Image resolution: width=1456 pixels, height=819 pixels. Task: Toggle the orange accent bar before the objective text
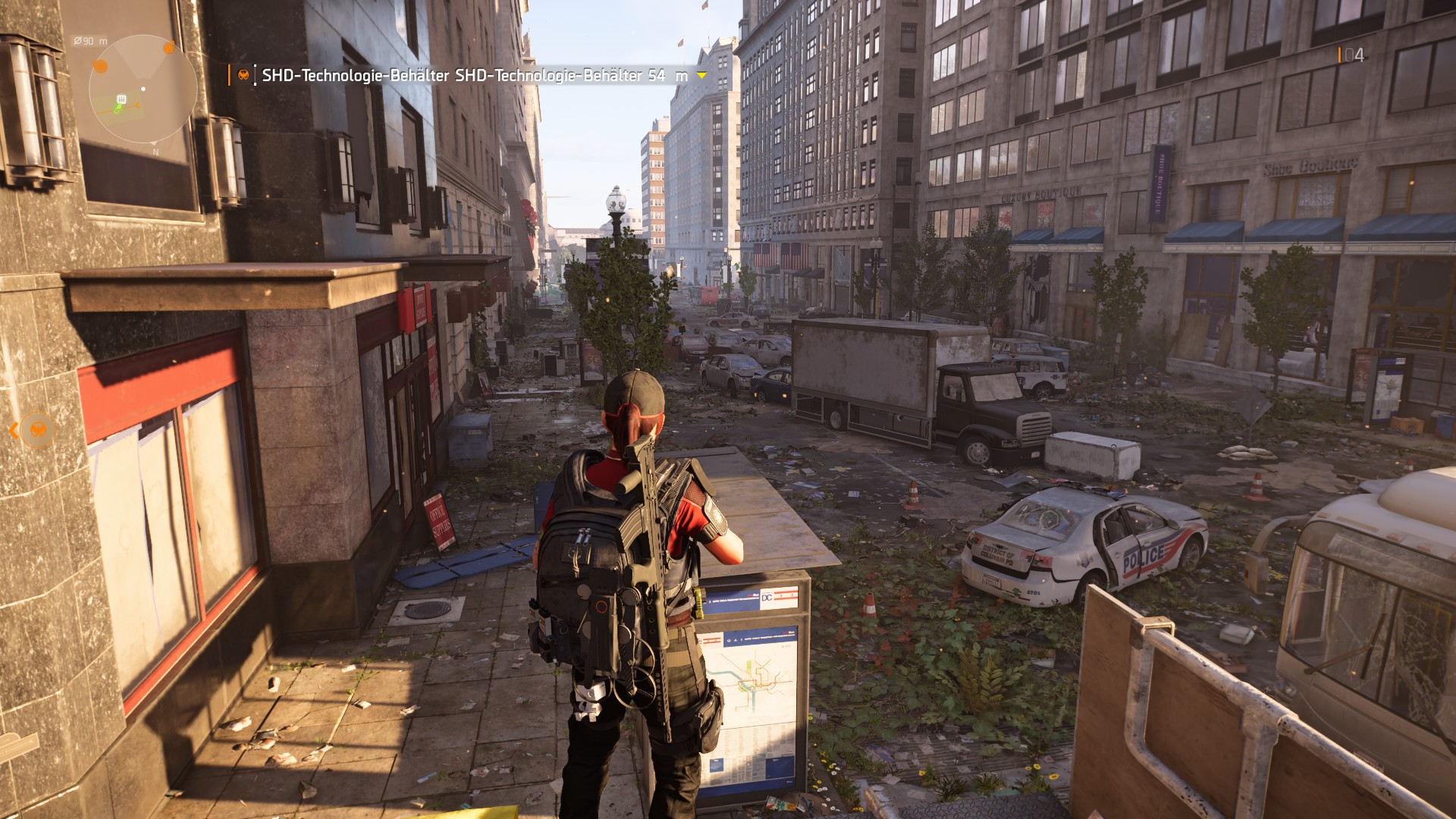(x=229, y=74)
